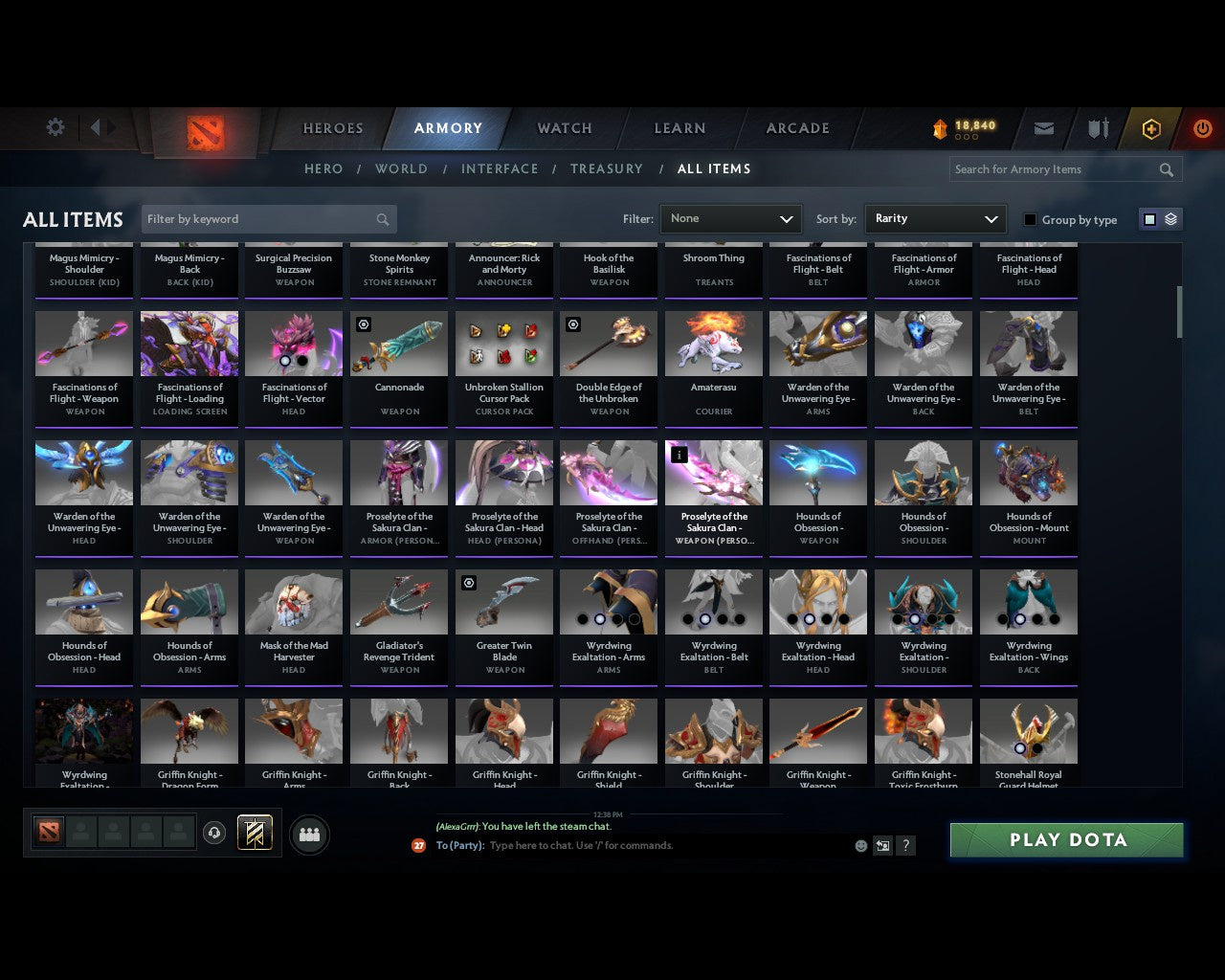Click the chat help question mark button

click(x=905, y=846)
